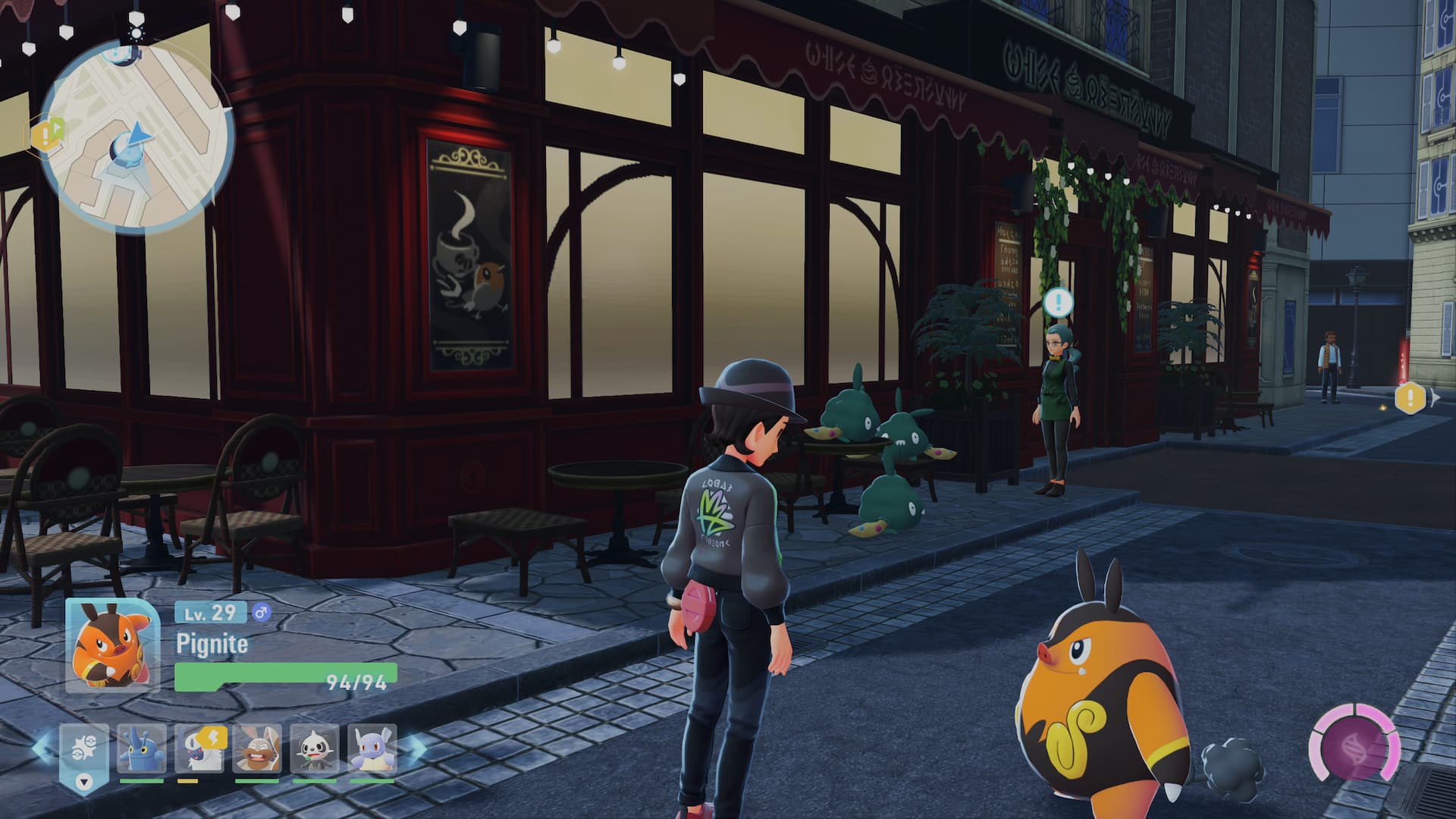
Task: Choose Diggersby from the party row
Action: tap(257, 749)
